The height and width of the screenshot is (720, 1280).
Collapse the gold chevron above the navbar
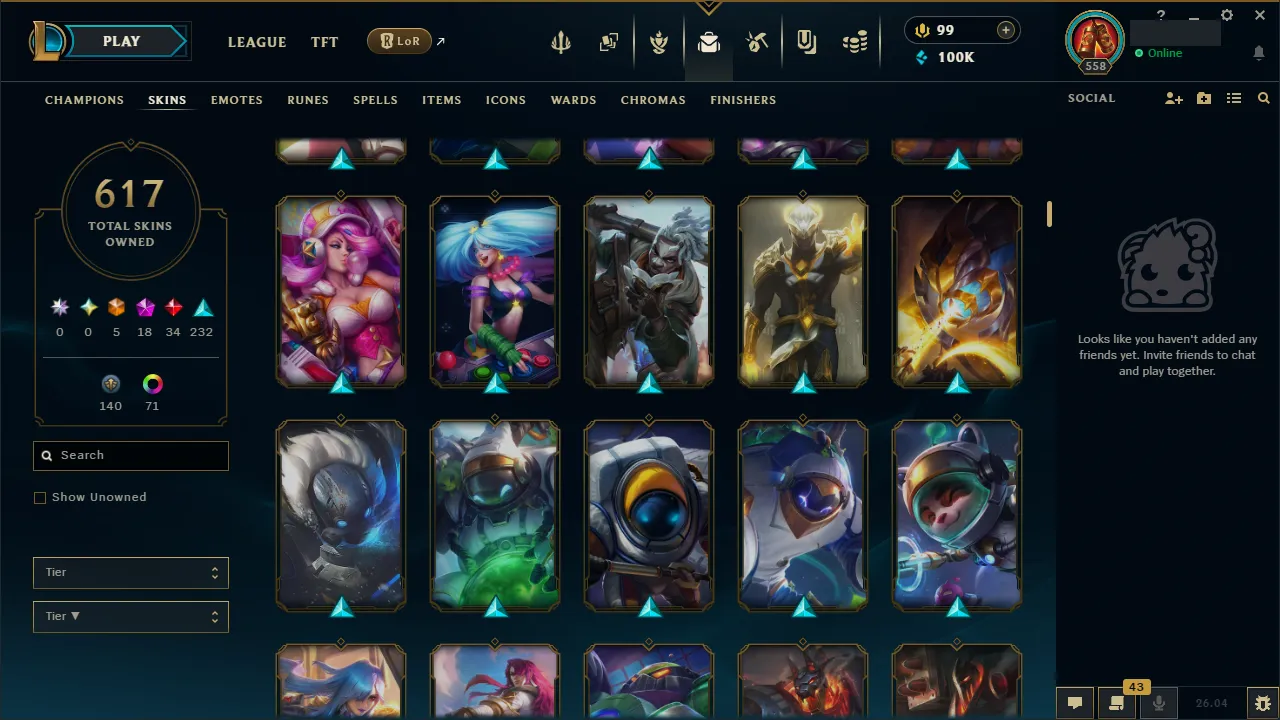tap(708, 5)
